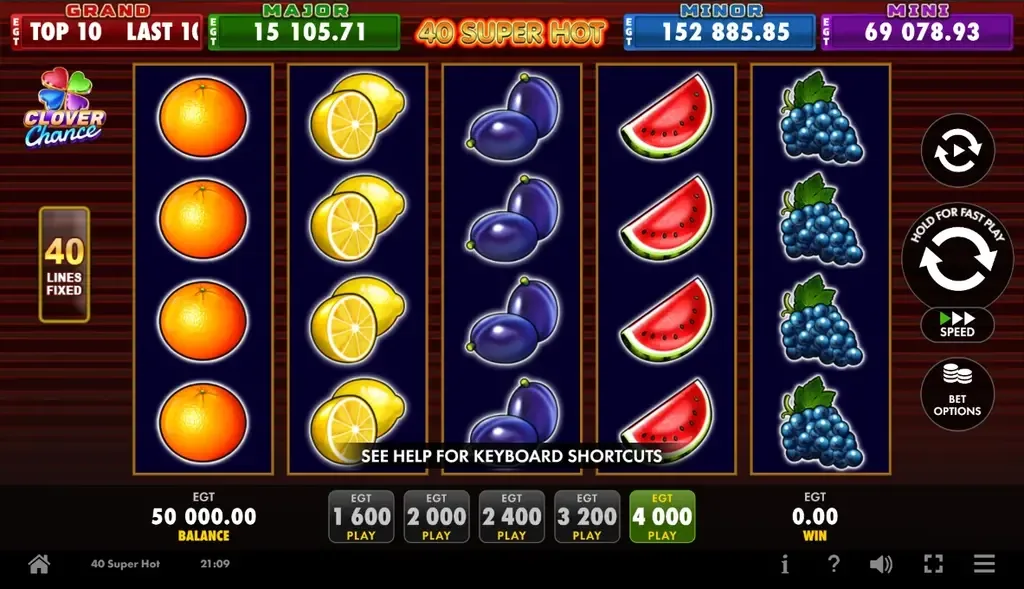The image size is (1024, 589).
Task: Choose the green 4 000 bet button
Action: tap(662, 517)
